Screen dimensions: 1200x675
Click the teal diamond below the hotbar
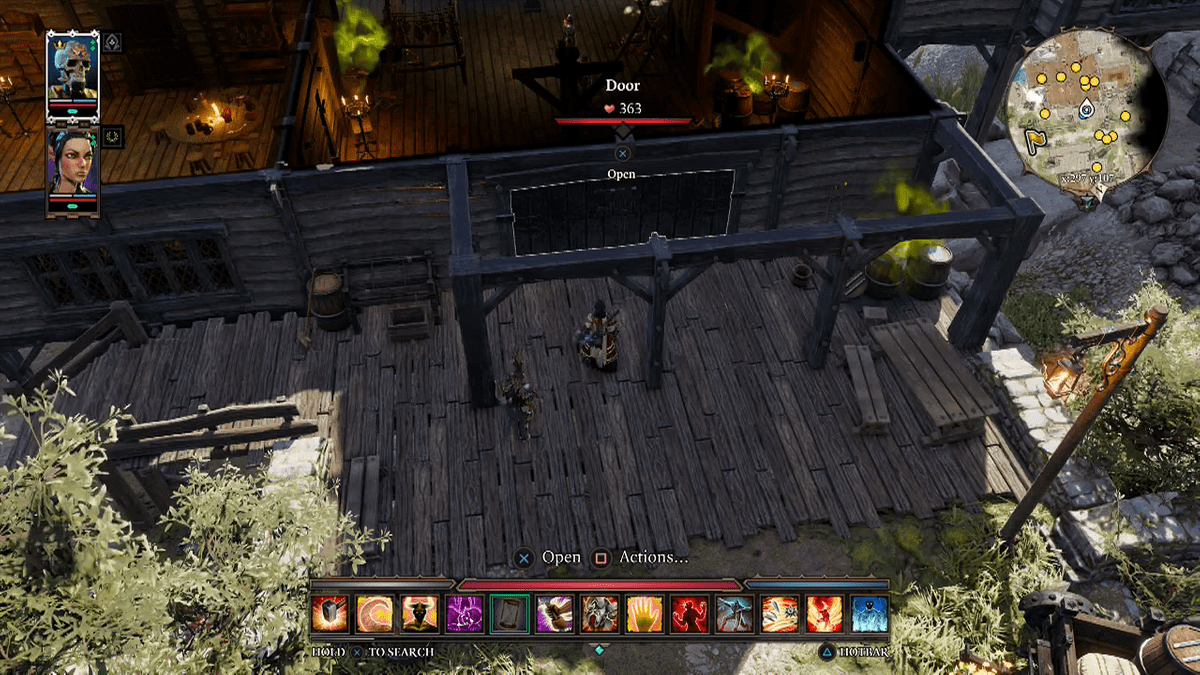[x=599, y=650]
